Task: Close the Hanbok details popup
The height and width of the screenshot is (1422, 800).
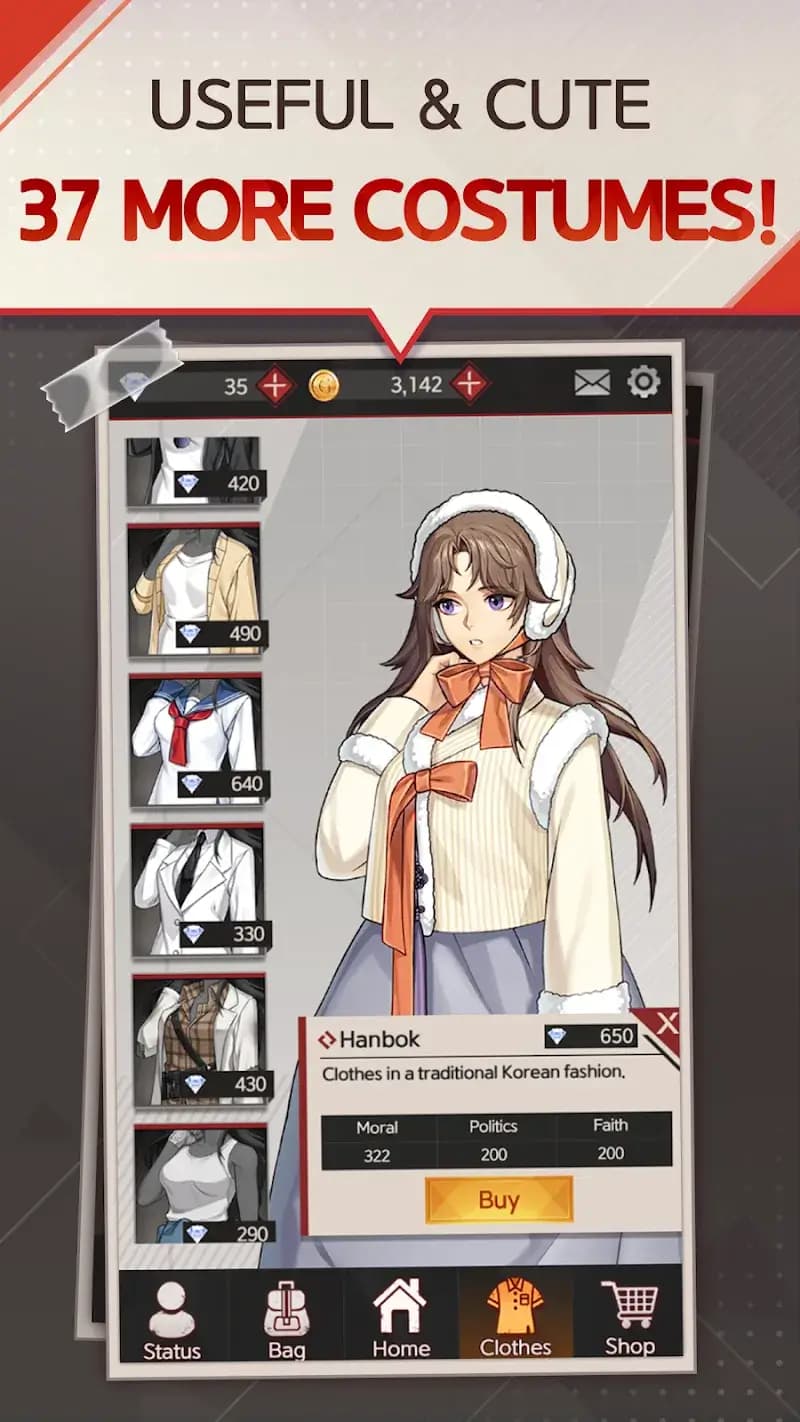Action: click(x=667, y=1022)
